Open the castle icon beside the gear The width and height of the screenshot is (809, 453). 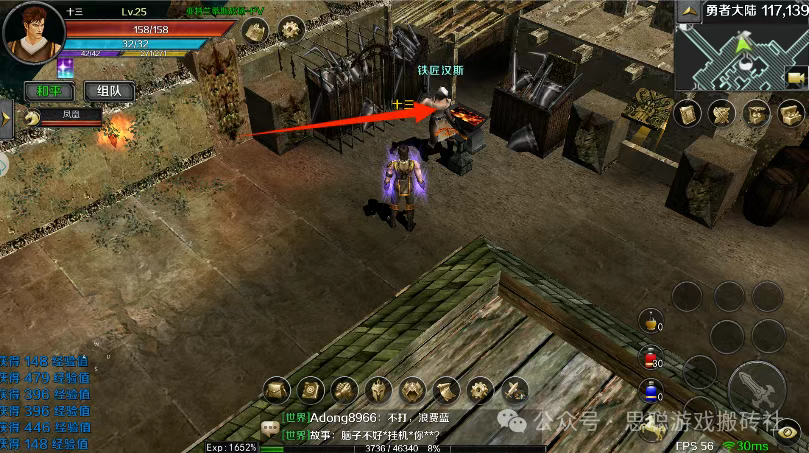(255, 29)
